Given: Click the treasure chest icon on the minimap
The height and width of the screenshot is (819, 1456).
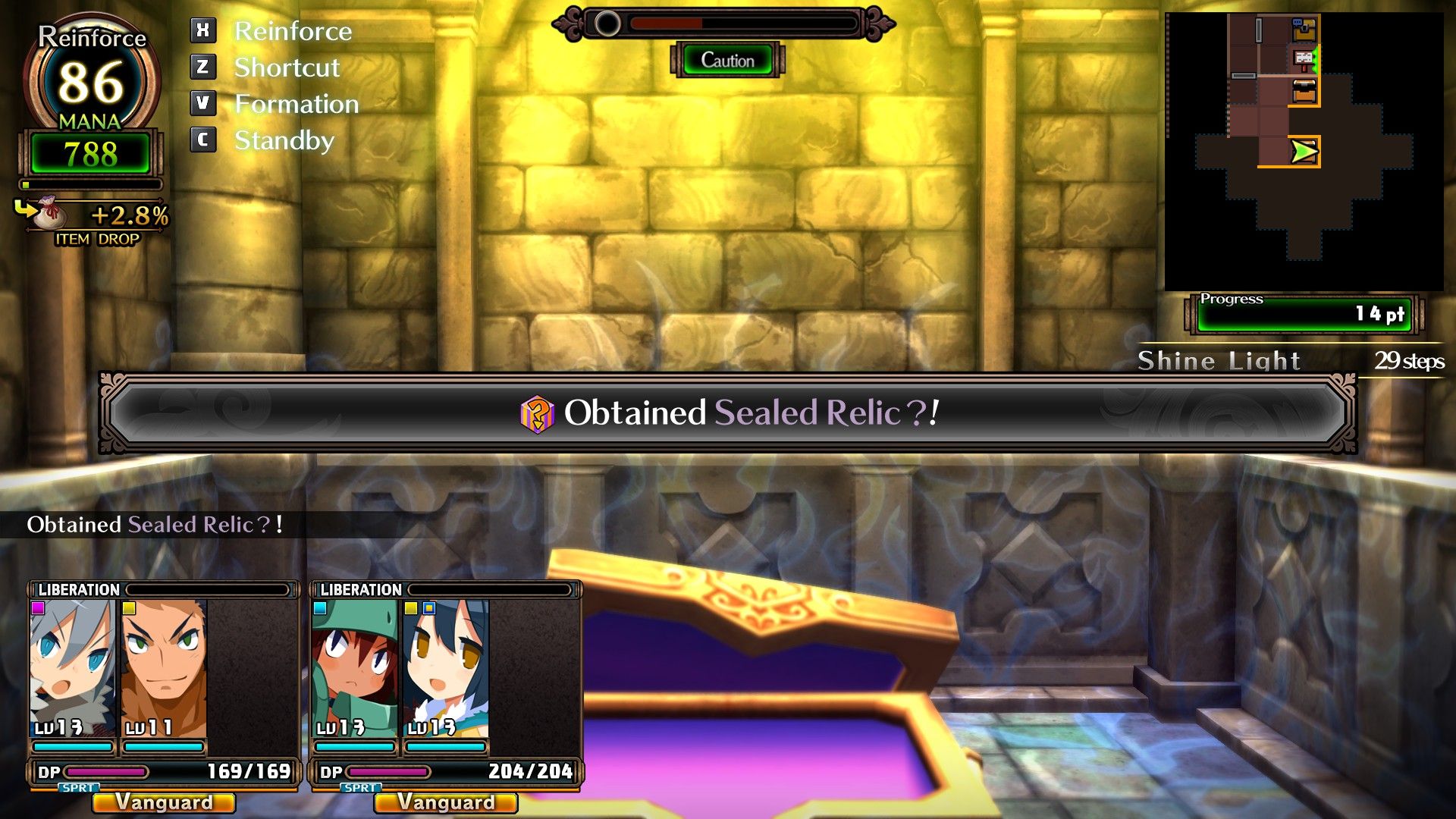Looking at the screenshot, I should click(1304, 91).
